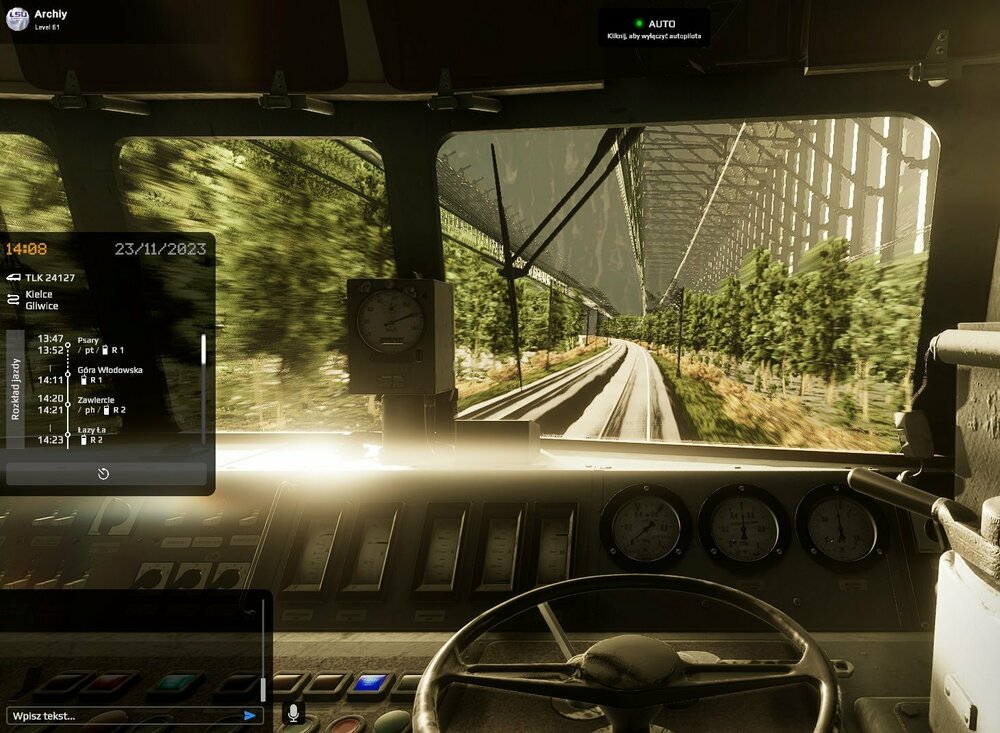Turn off the AUTO autopilot button
Viewport: 1000px width, 733px height.
654,28
